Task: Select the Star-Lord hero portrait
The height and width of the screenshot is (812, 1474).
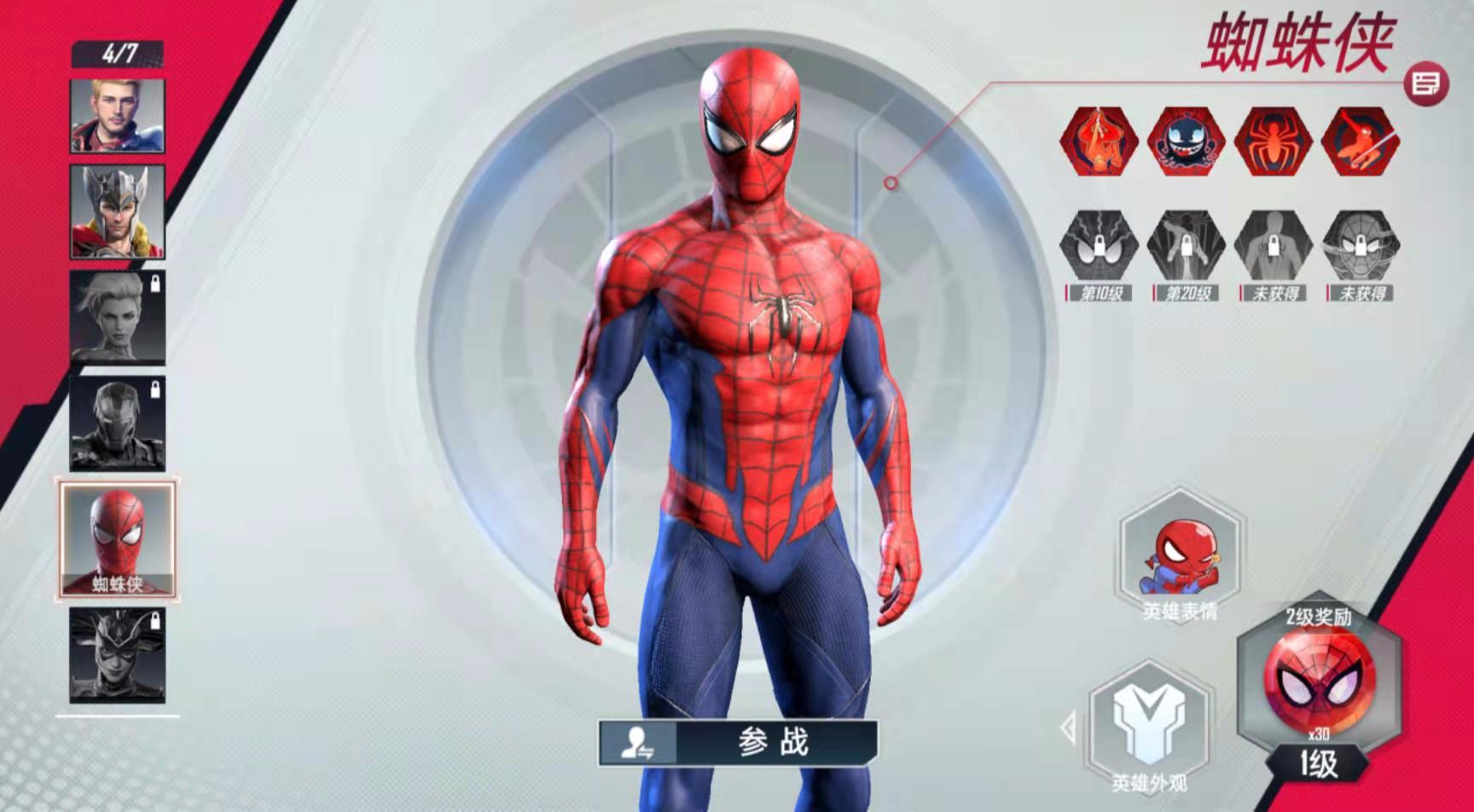Action: (118, 116)
